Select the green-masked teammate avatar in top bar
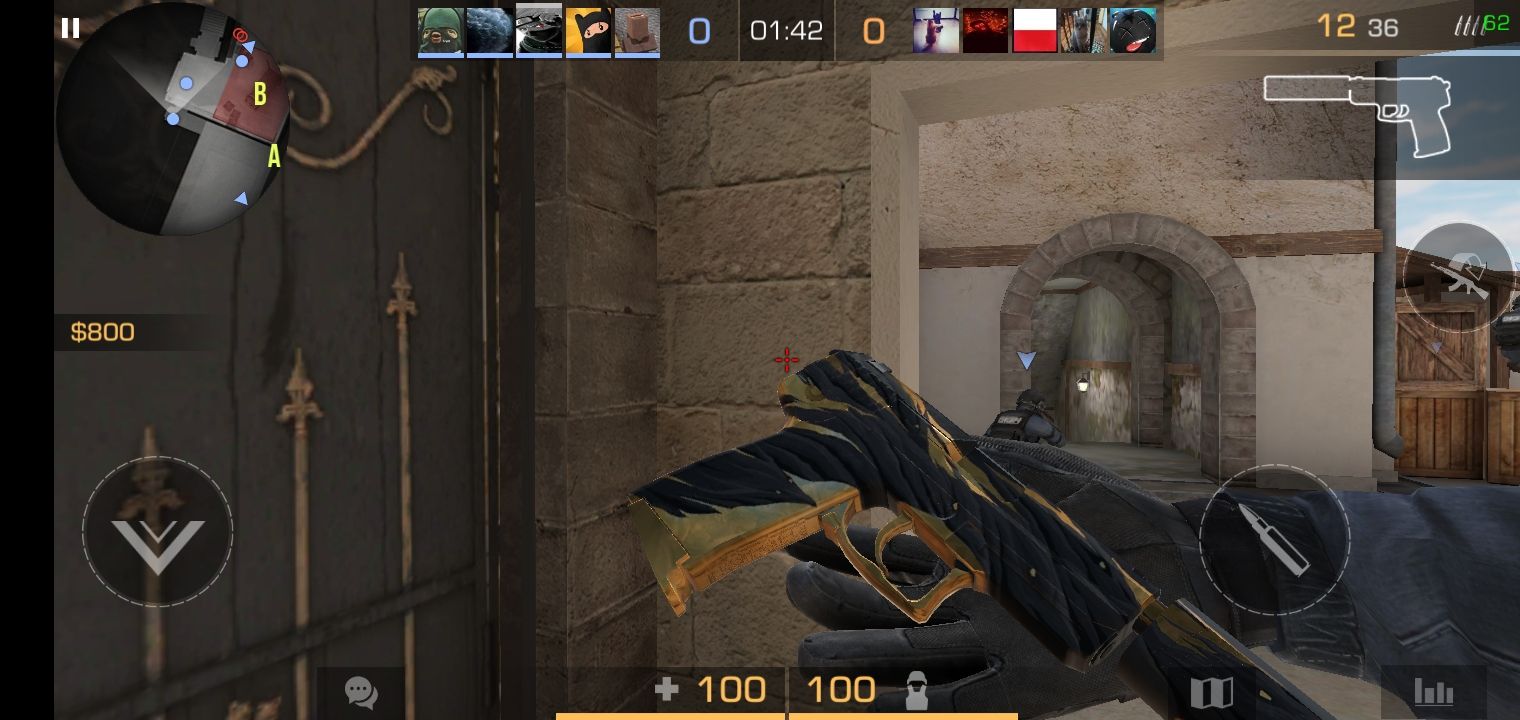 click(440, 31)
